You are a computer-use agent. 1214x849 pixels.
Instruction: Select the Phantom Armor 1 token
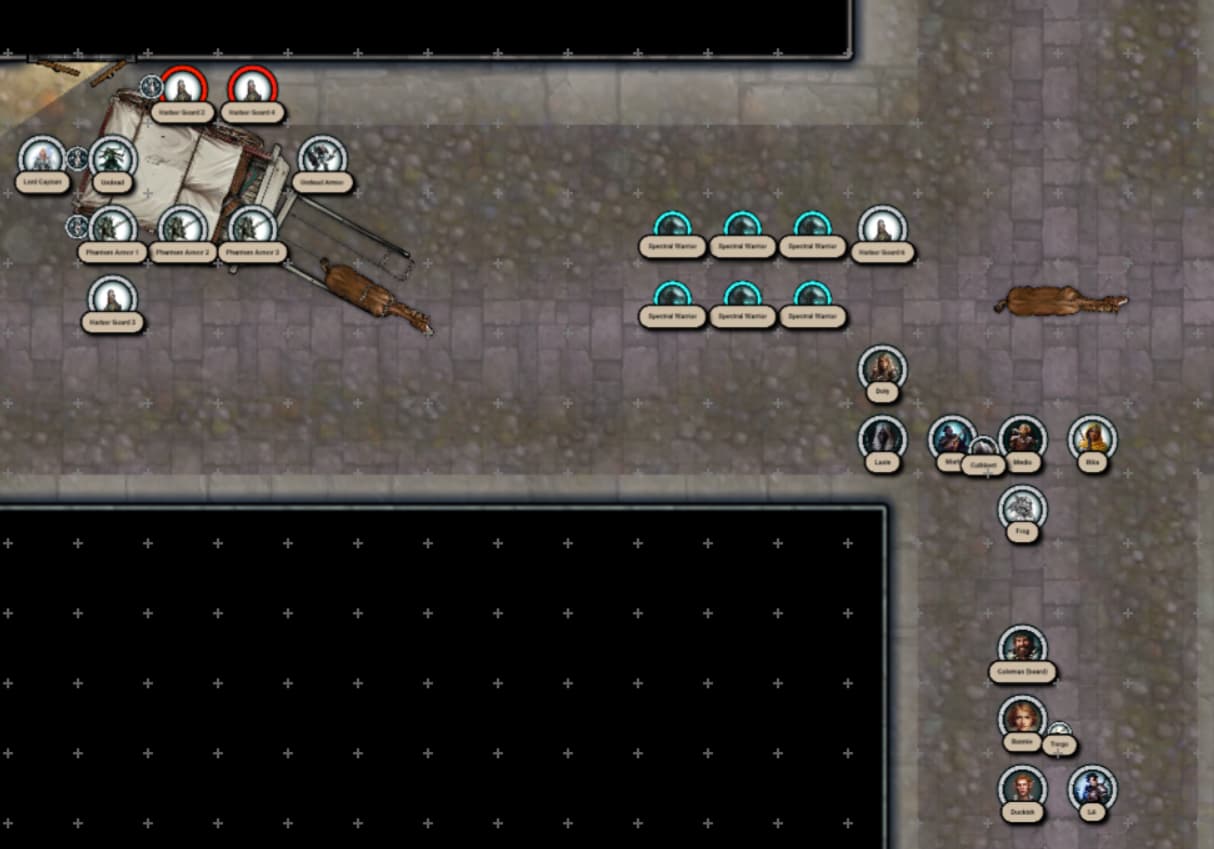point(112,228)
